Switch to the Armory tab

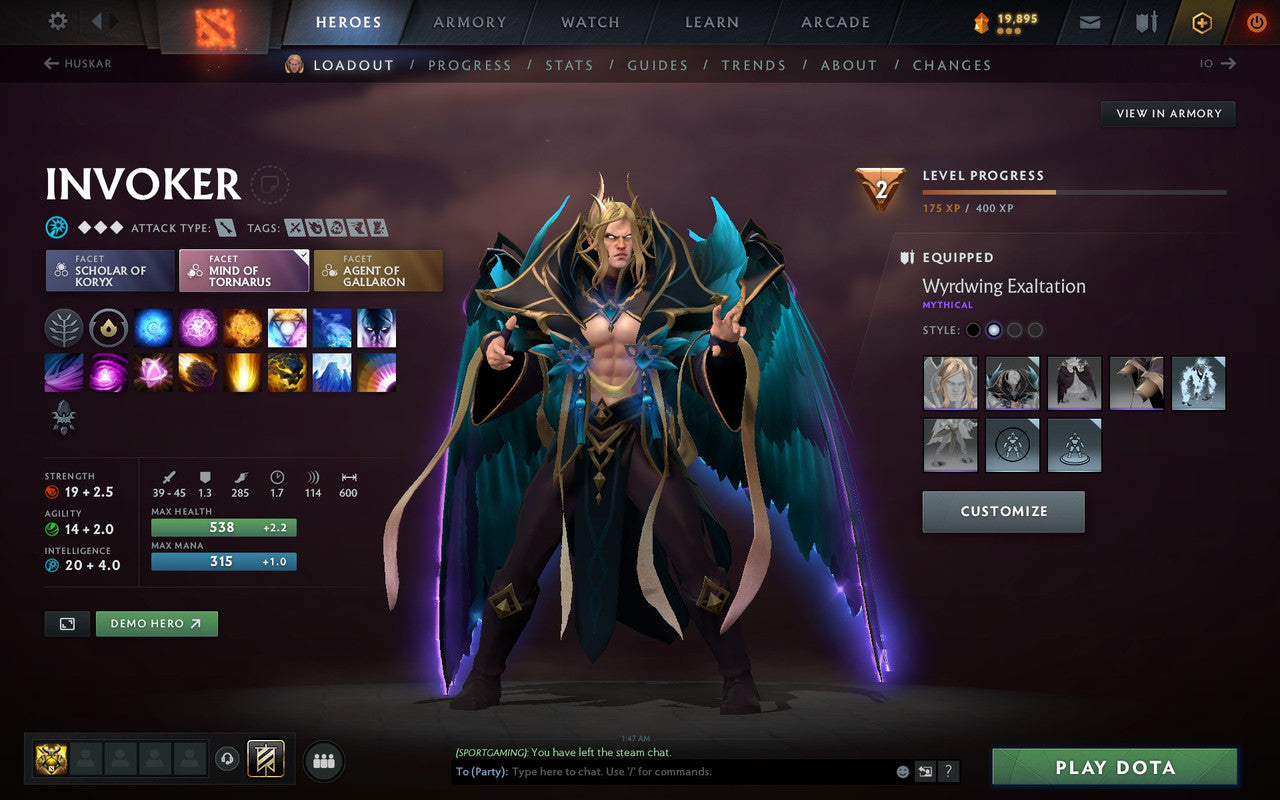pos(469,21)
